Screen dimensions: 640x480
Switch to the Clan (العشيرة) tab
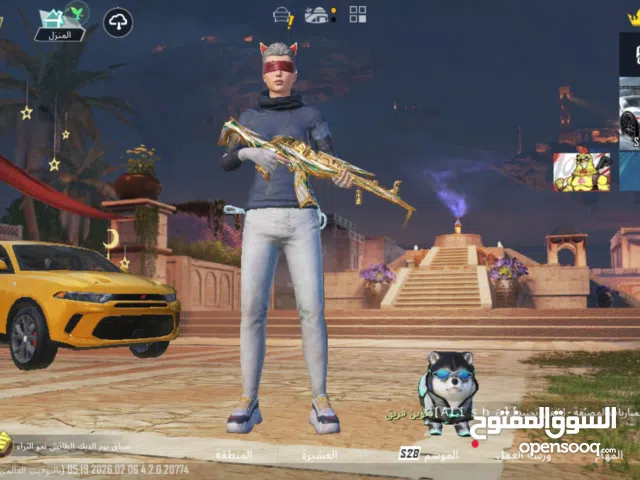(x=319, y=455)
